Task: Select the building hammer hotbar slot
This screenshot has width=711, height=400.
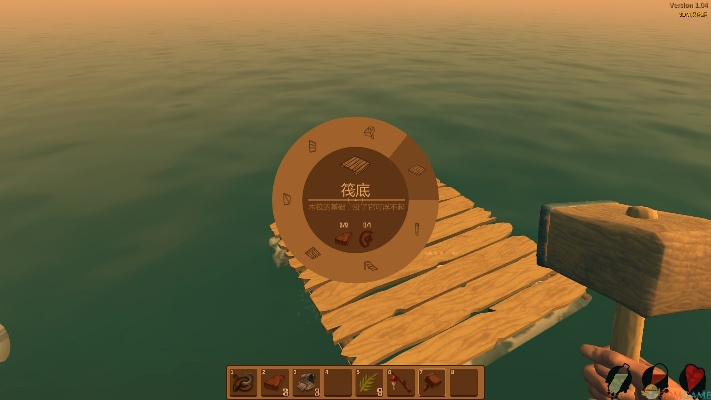Action: (x=431, y=382)
